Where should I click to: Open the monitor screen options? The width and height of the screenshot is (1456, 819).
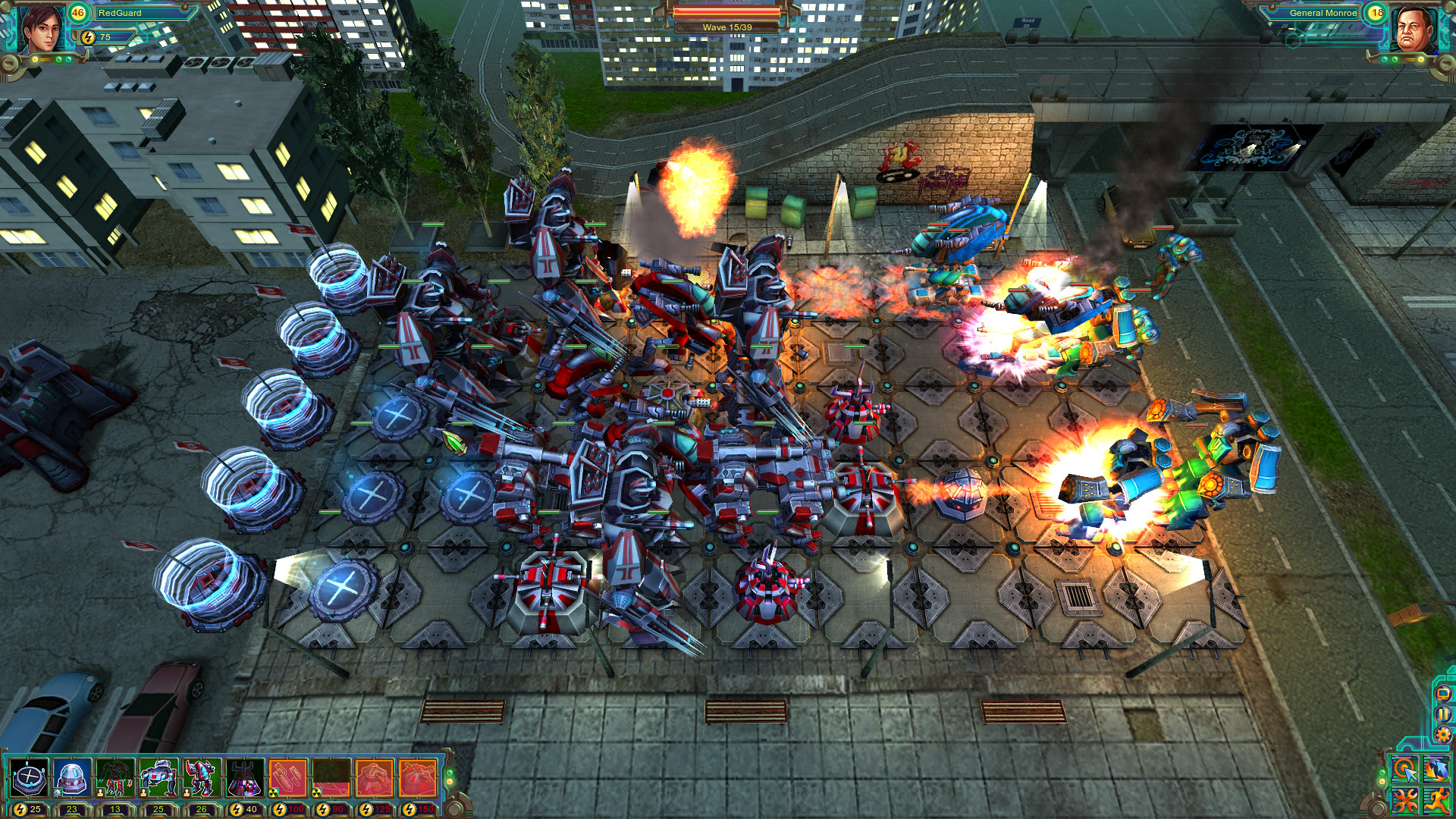tap(1443, 694)
